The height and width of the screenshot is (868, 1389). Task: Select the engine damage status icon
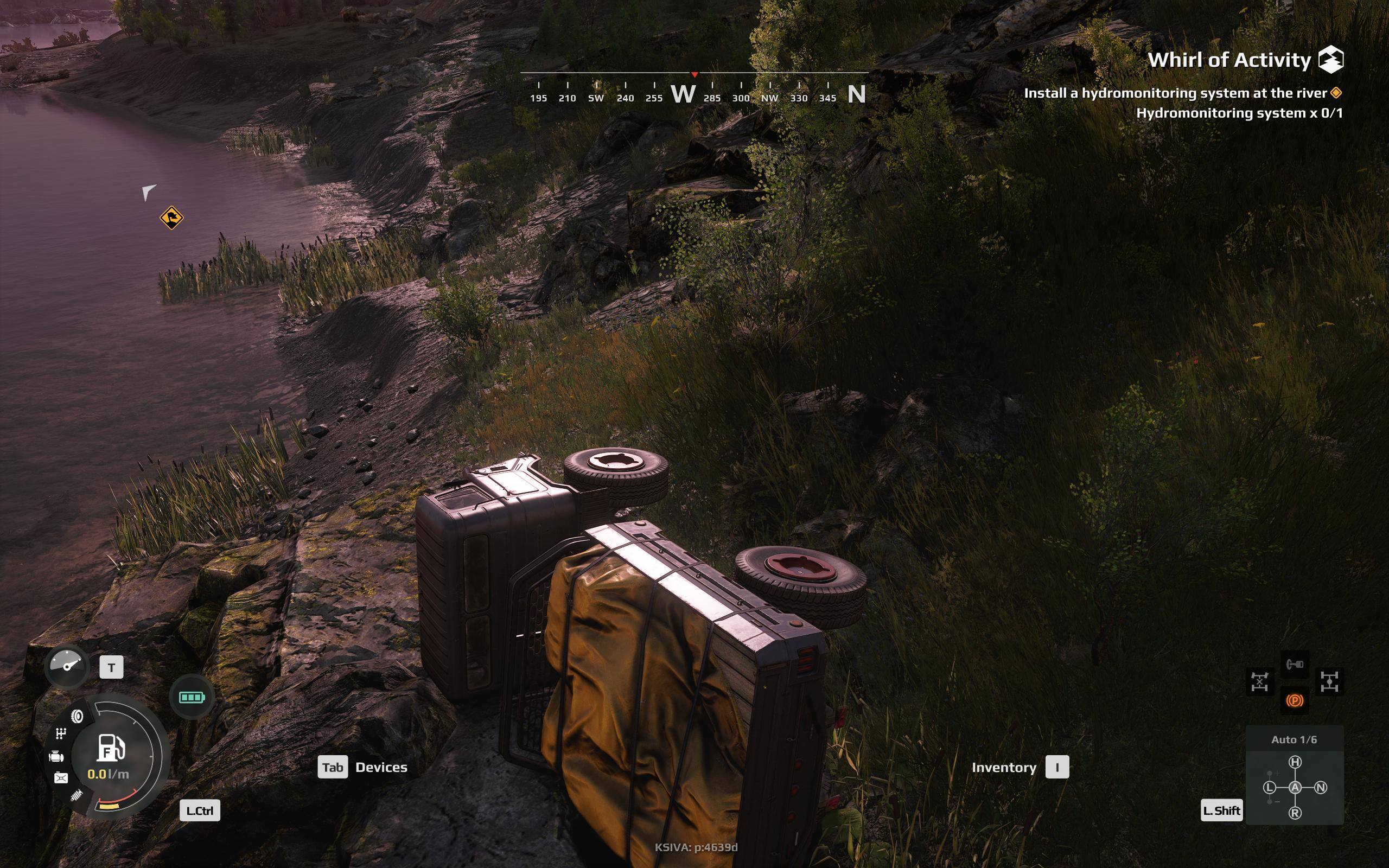coord(56,756)
